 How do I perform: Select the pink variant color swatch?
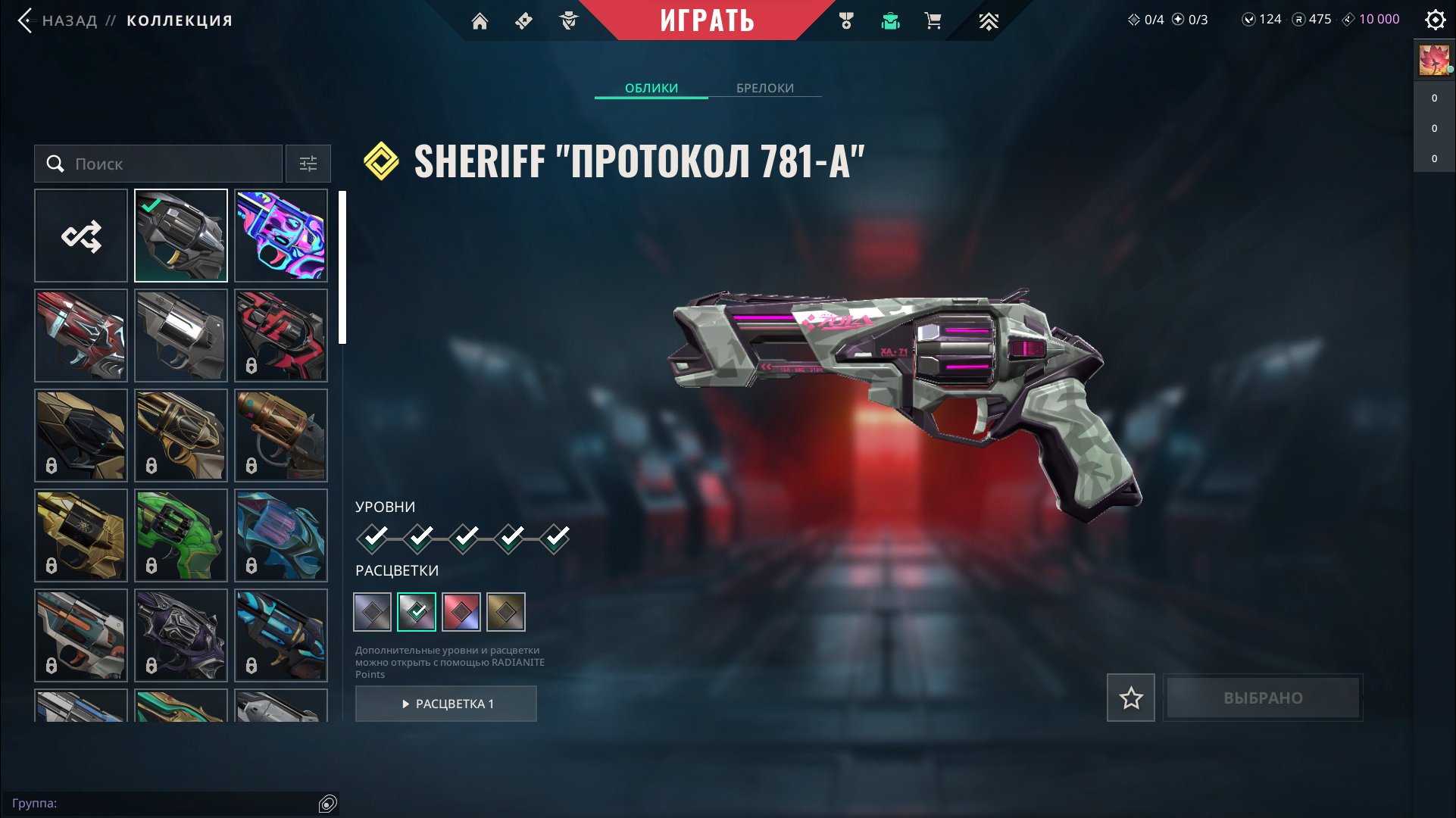pos(462,611)
